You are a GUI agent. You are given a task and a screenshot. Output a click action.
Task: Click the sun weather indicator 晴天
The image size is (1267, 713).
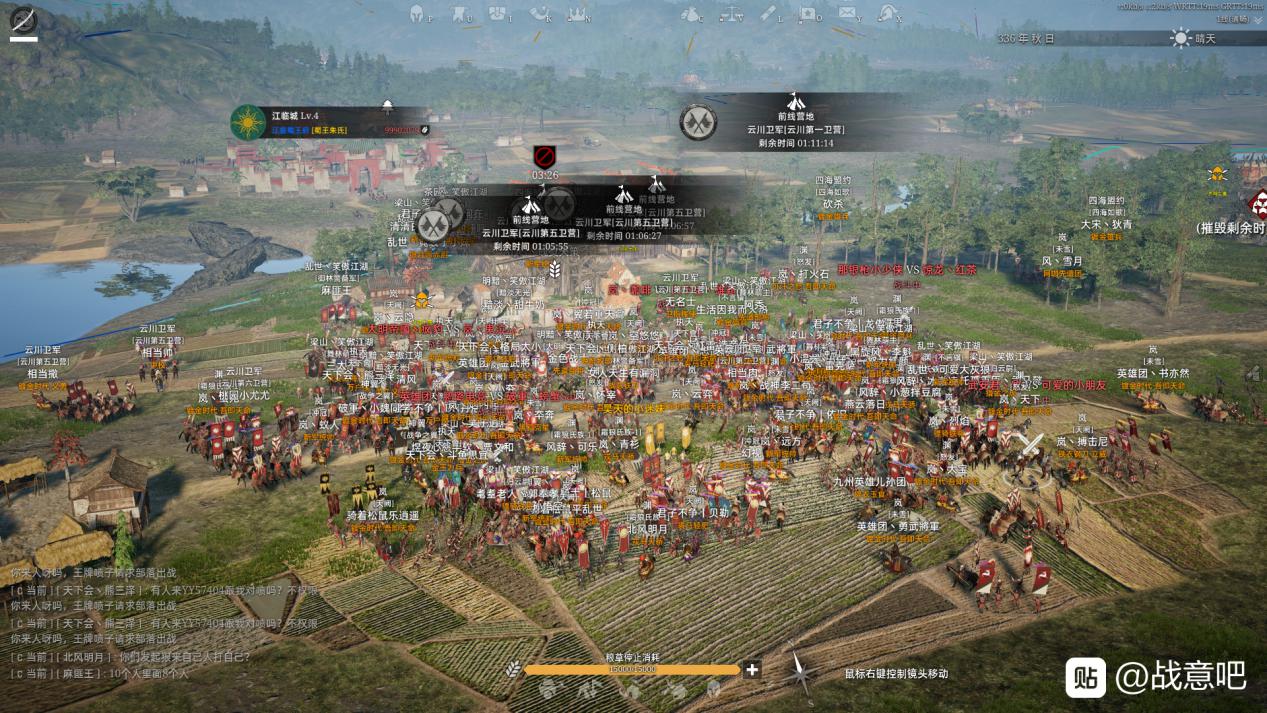coord(1195,38)
